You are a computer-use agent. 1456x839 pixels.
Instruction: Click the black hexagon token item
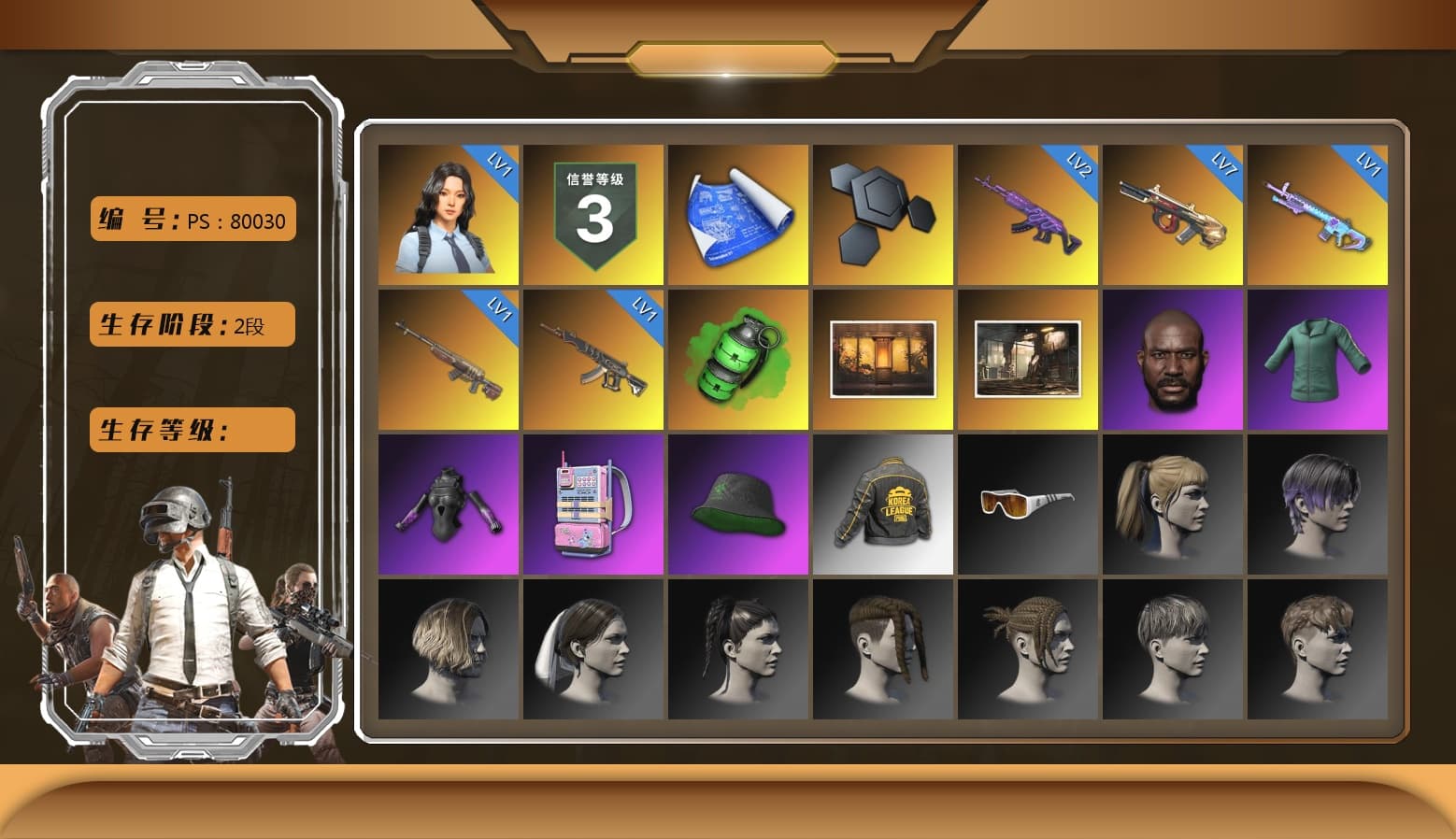pyautogui.click(x=882, y=212)
